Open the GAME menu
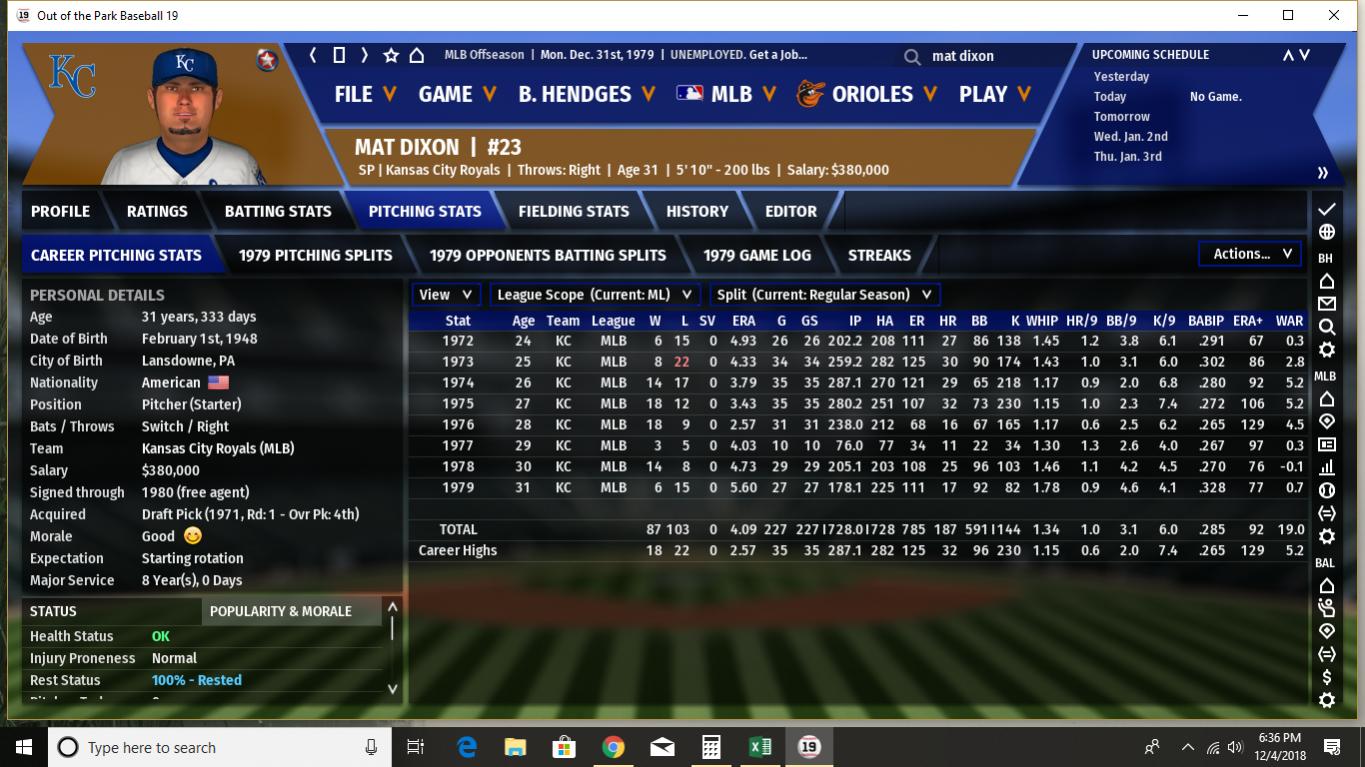This screenshot has width=1365, height=767. [457, 94]
